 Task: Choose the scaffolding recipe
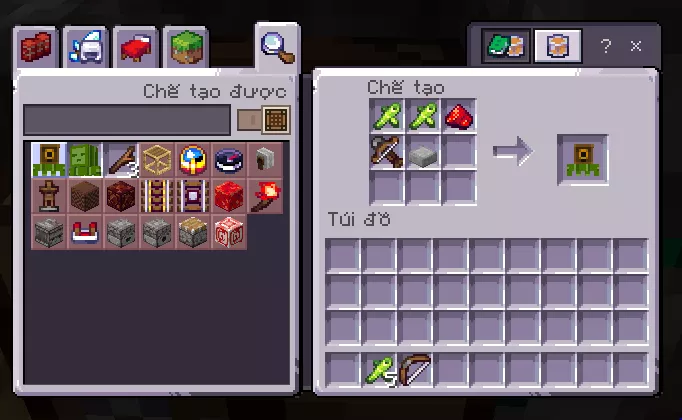pos(156,160)
